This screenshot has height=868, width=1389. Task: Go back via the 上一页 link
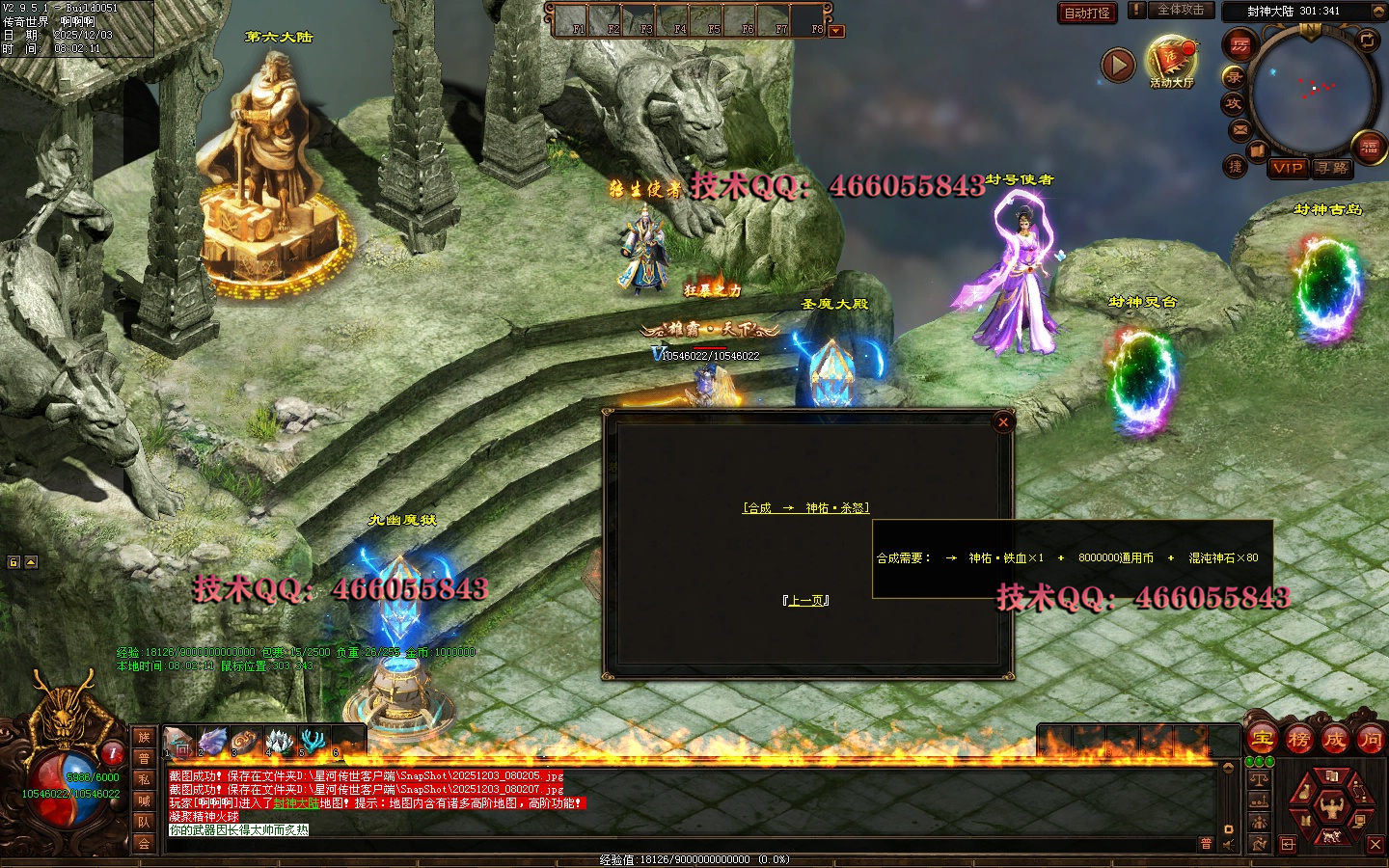pyautogui.click(x=806, y=601)
